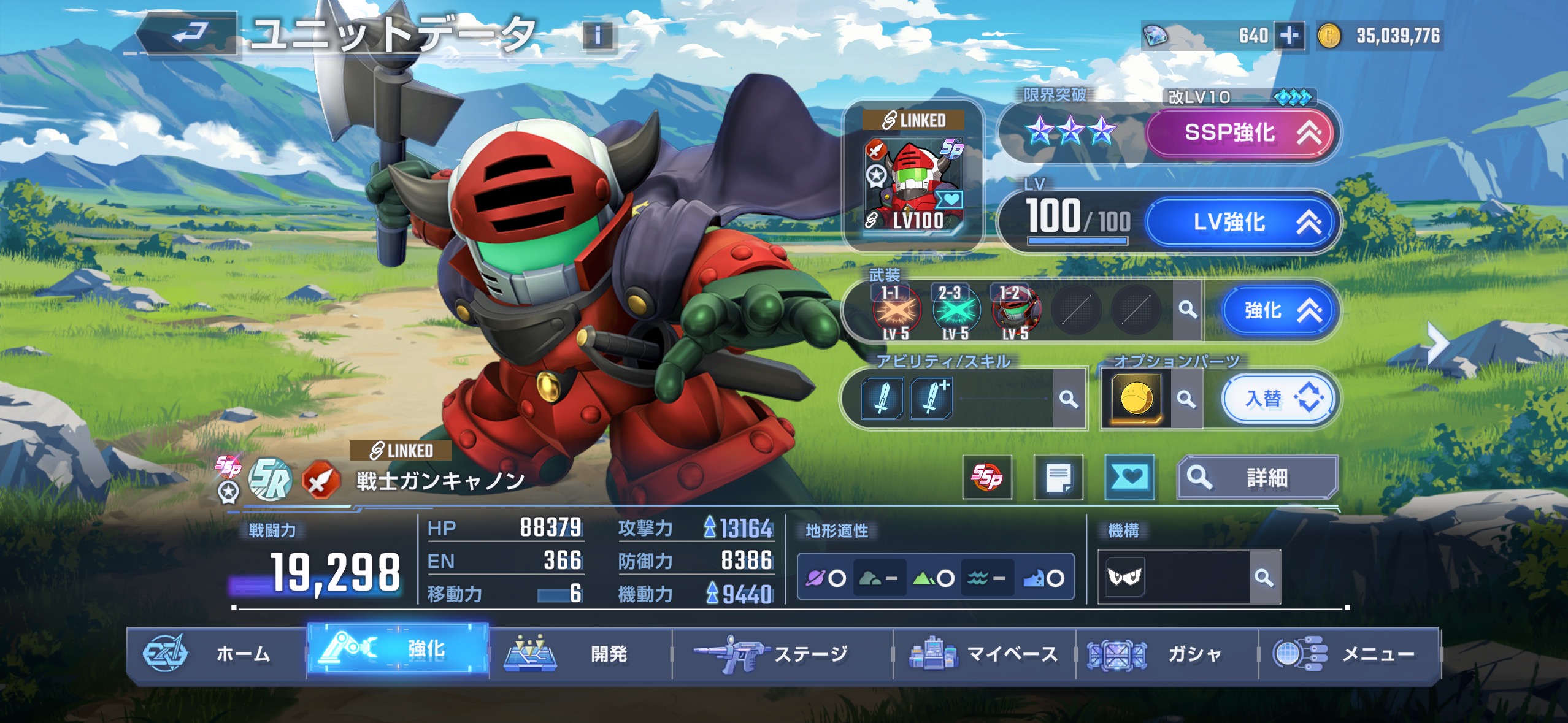The height and width of the screenshot is (723, 1568).
Task: Open 詳細 unit details
Action: 1257,477
